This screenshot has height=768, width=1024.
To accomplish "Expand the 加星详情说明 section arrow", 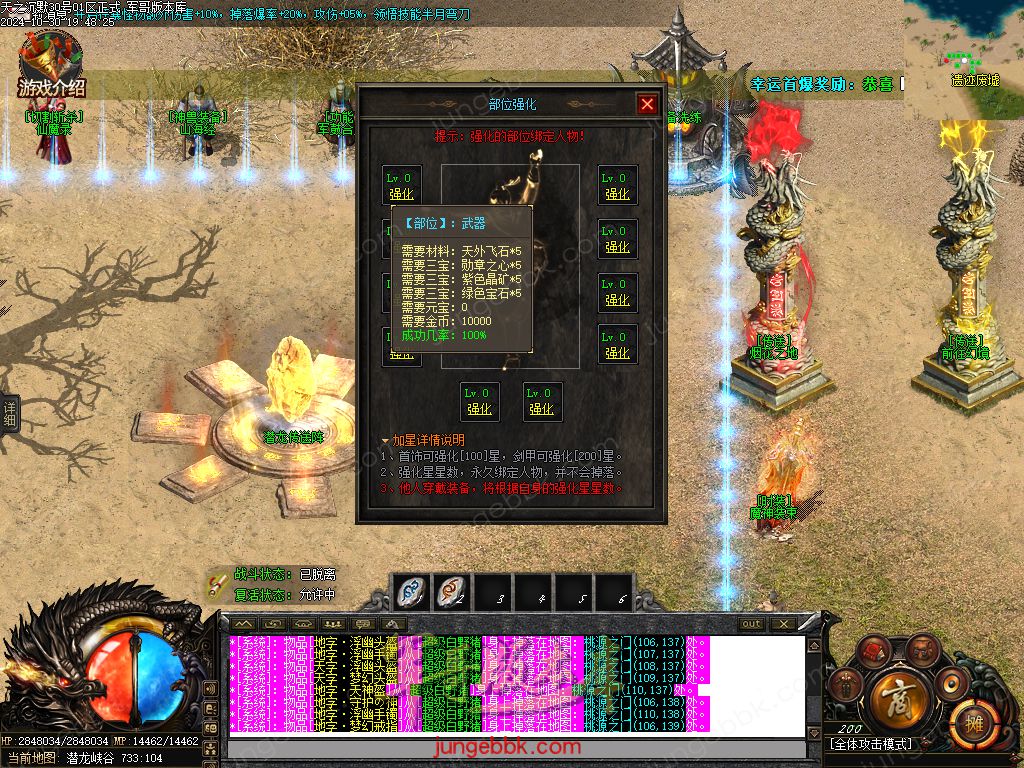I will [x=384, y=440].
